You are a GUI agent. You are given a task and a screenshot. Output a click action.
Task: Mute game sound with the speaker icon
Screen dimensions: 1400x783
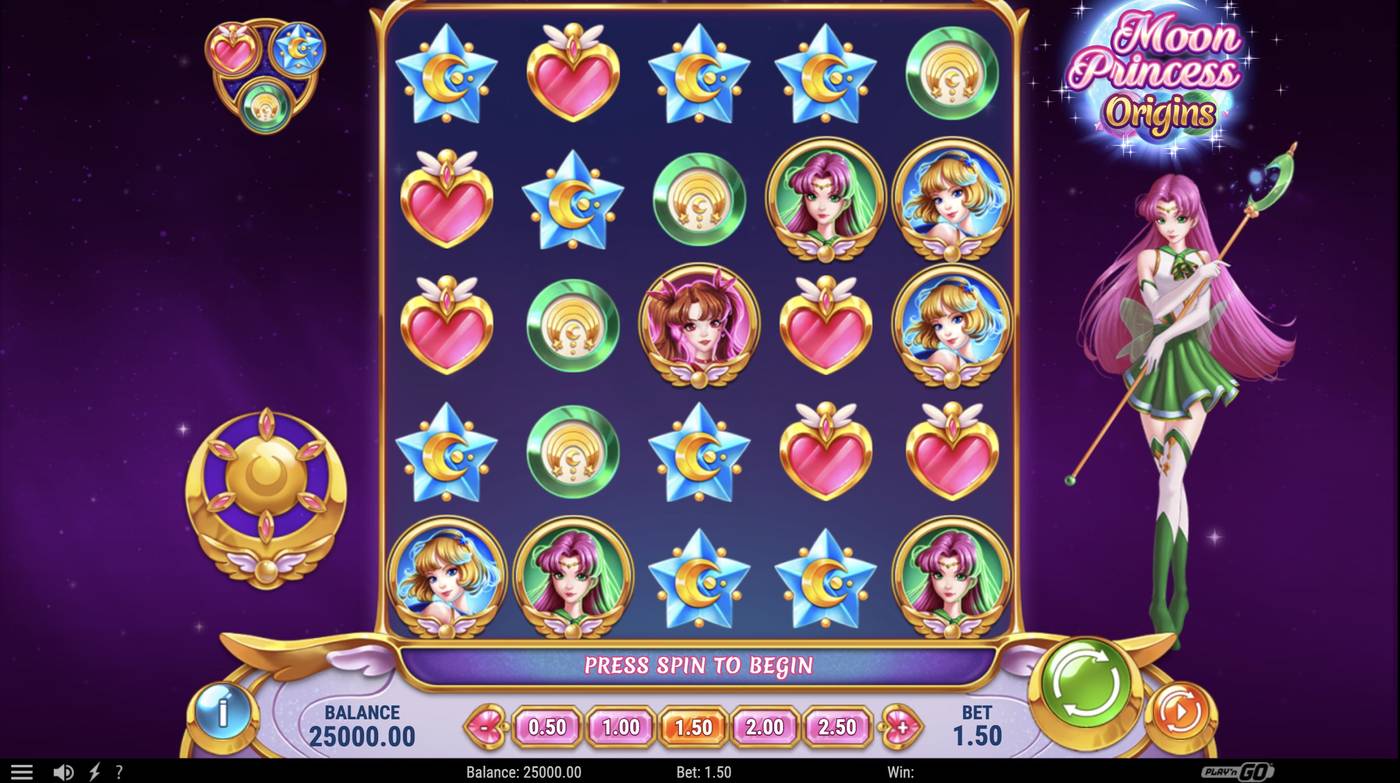click(63, 771)
